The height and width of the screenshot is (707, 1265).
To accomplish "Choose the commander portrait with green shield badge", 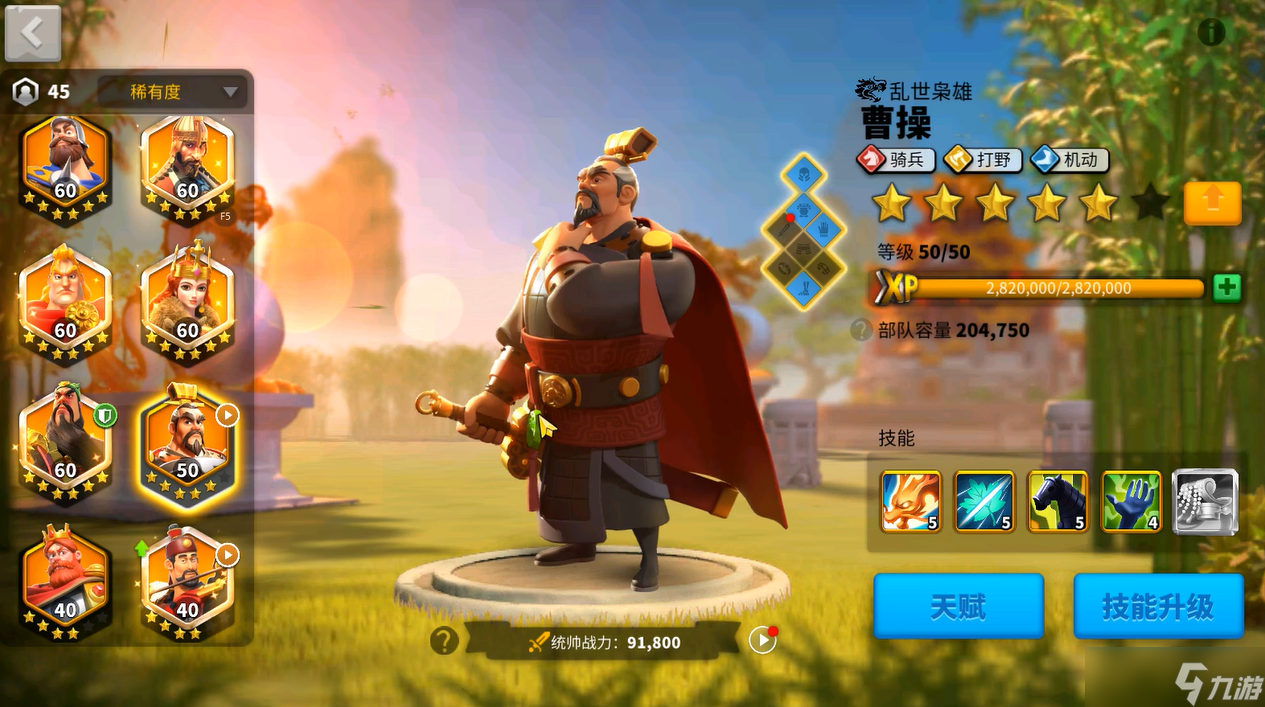I will click(x=65, y=443).
